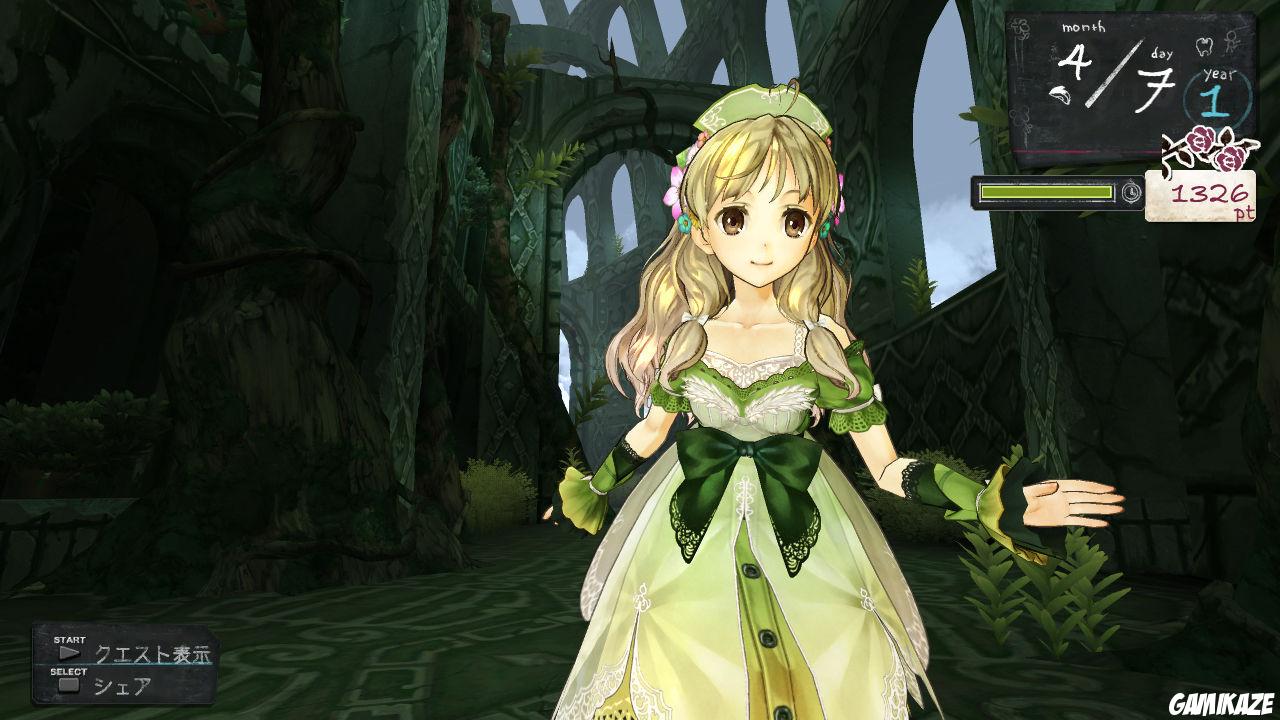Expand the 1326 pt counter card
The image size is (1280, 720).
pos(1200,198)
